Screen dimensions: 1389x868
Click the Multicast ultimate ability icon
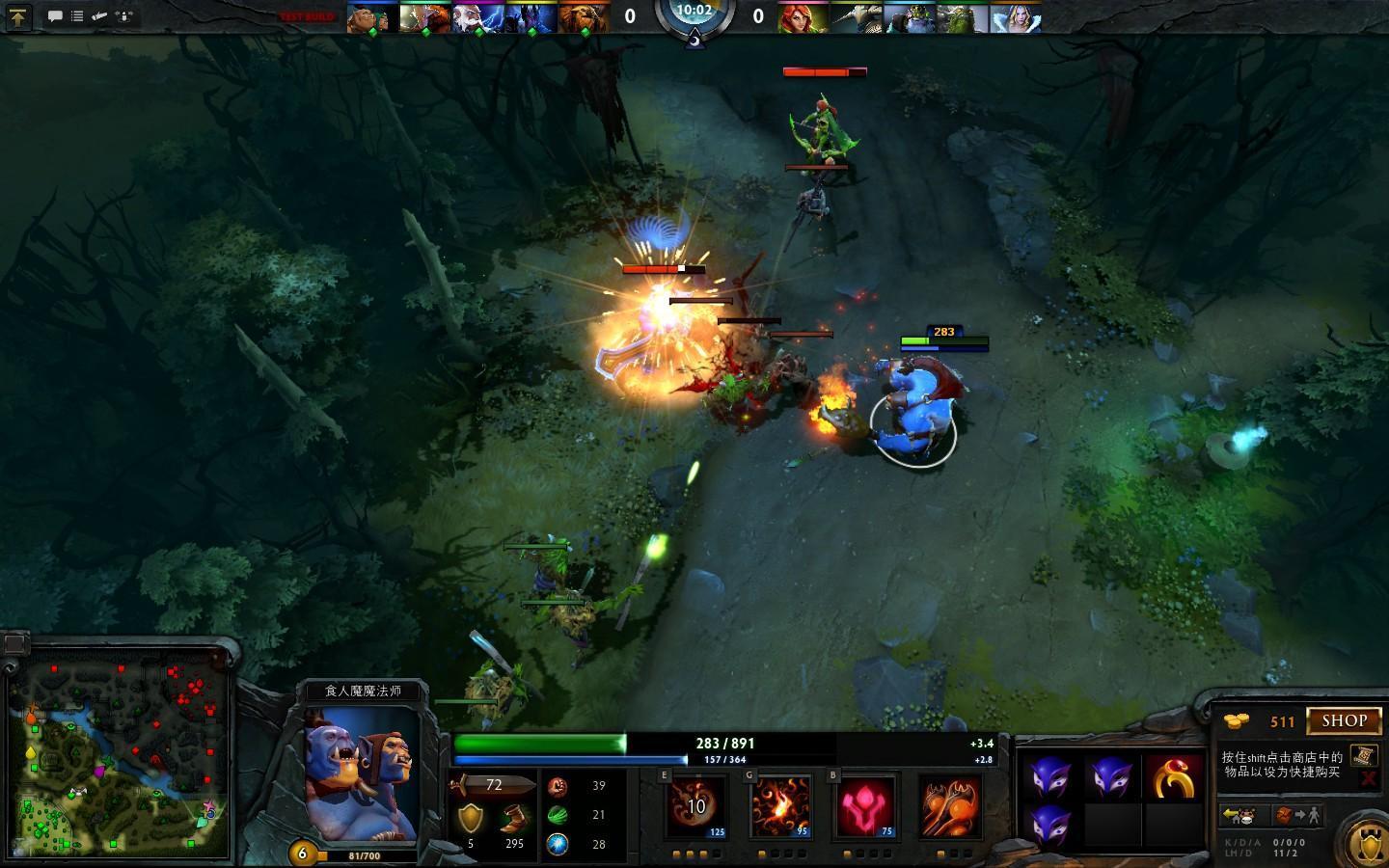pos(949,806)
